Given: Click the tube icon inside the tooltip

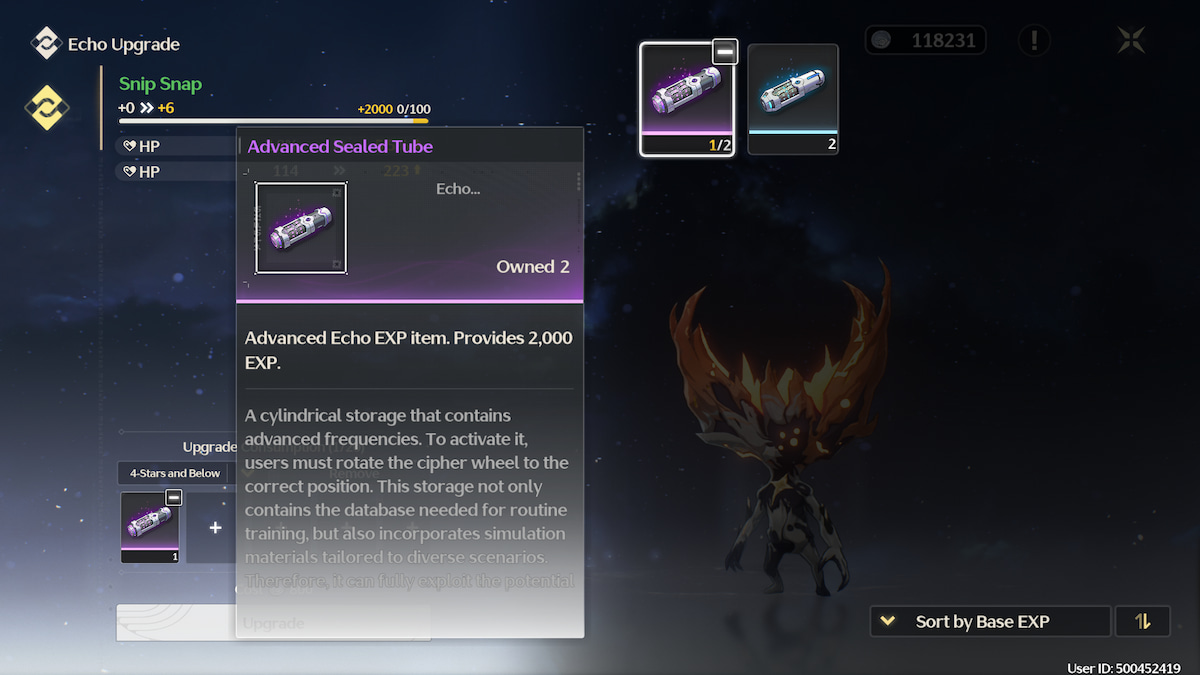Looking at the screenshot, I should [x=301, y=228].
